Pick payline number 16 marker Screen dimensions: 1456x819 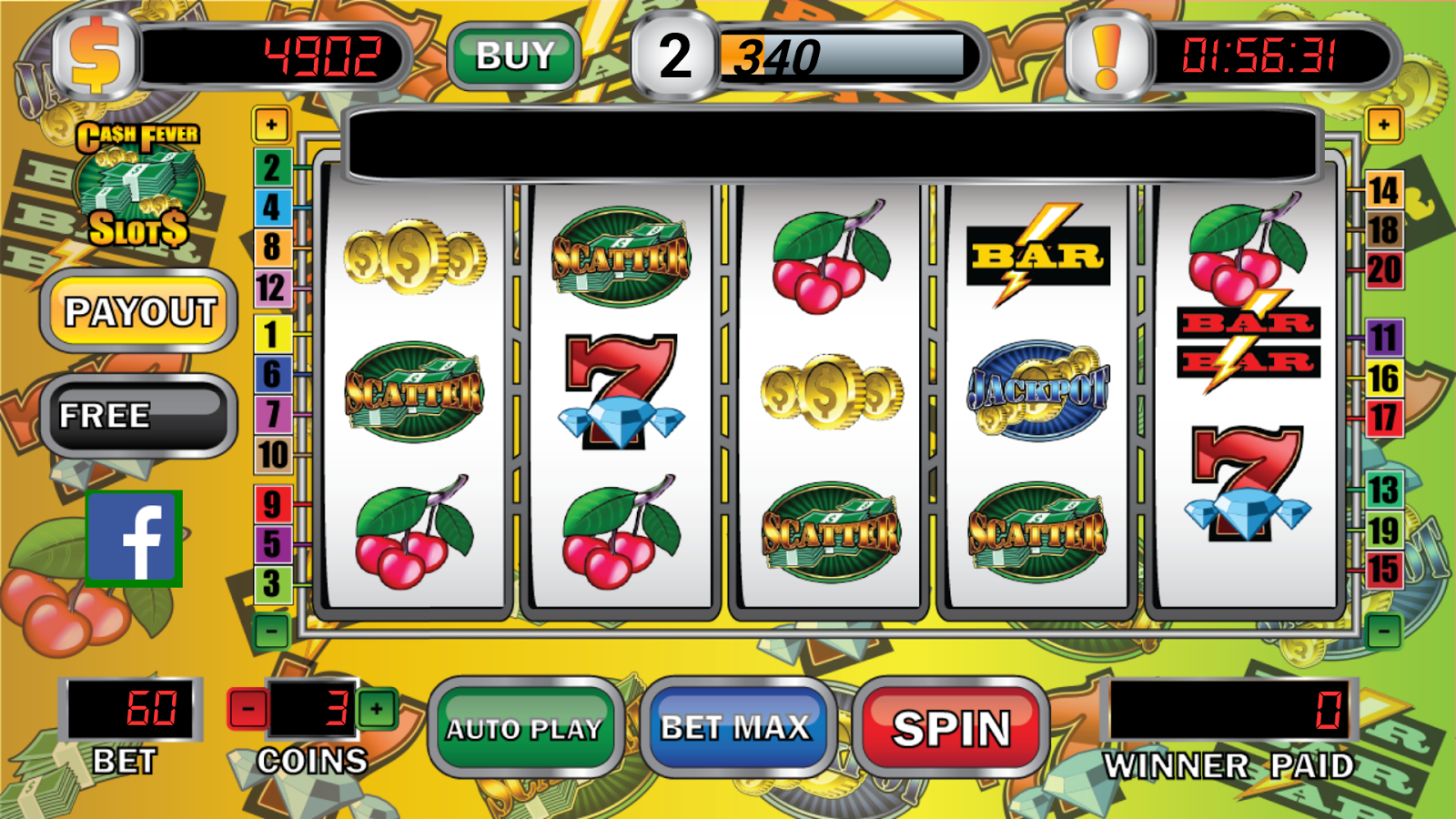click(1383, 379)
